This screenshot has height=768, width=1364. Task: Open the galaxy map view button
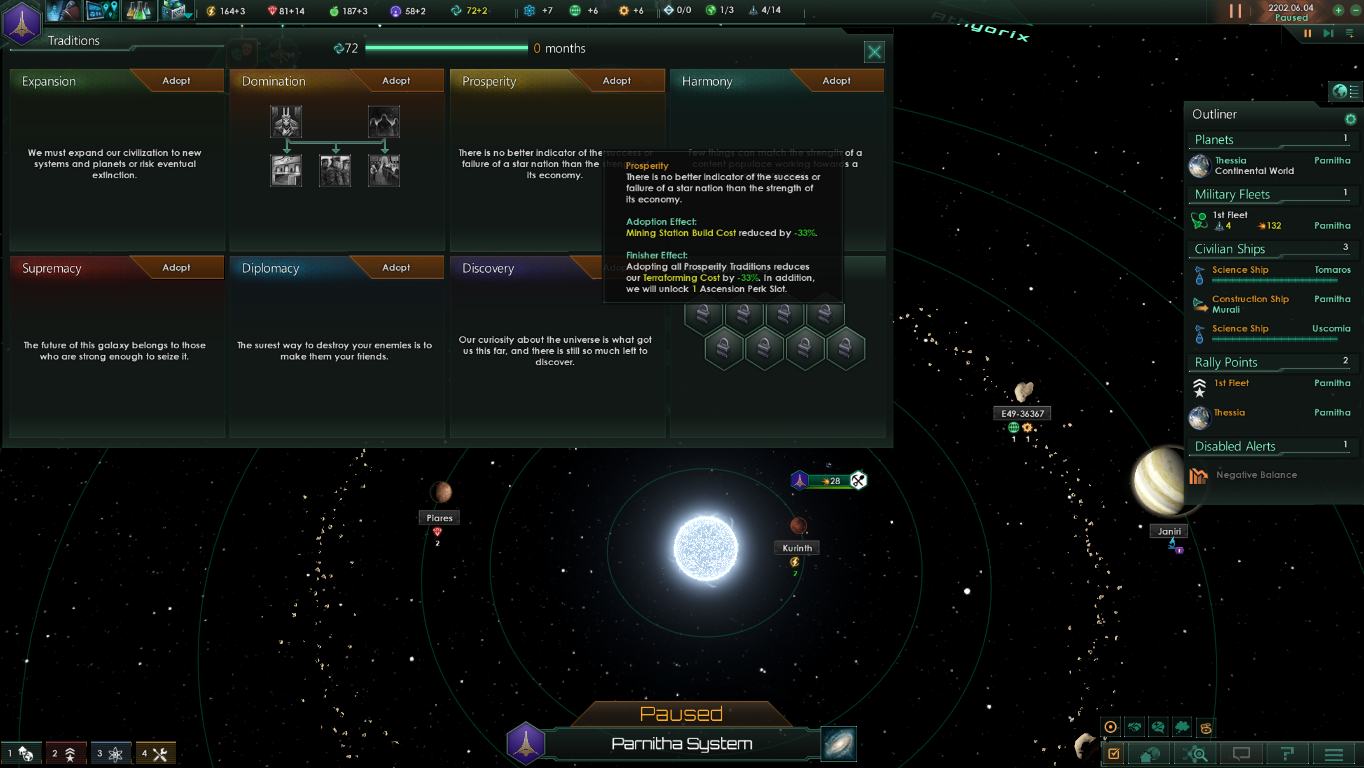click(x=838, y=743)
